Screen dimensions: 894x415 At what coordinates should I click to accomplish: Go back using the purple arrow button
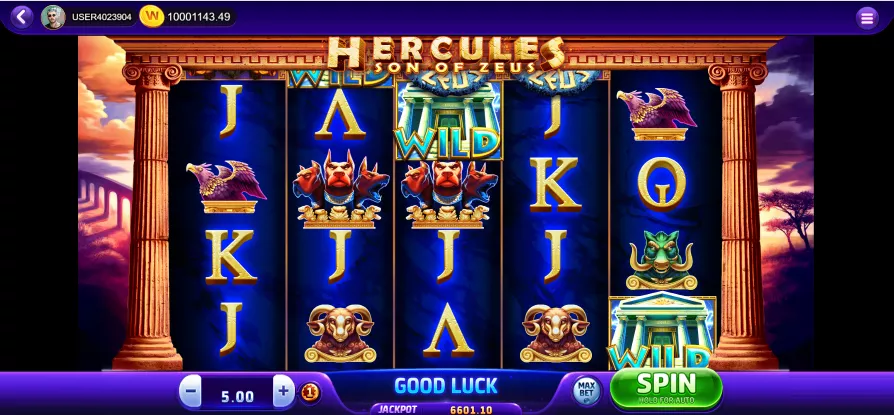(20, 16)
